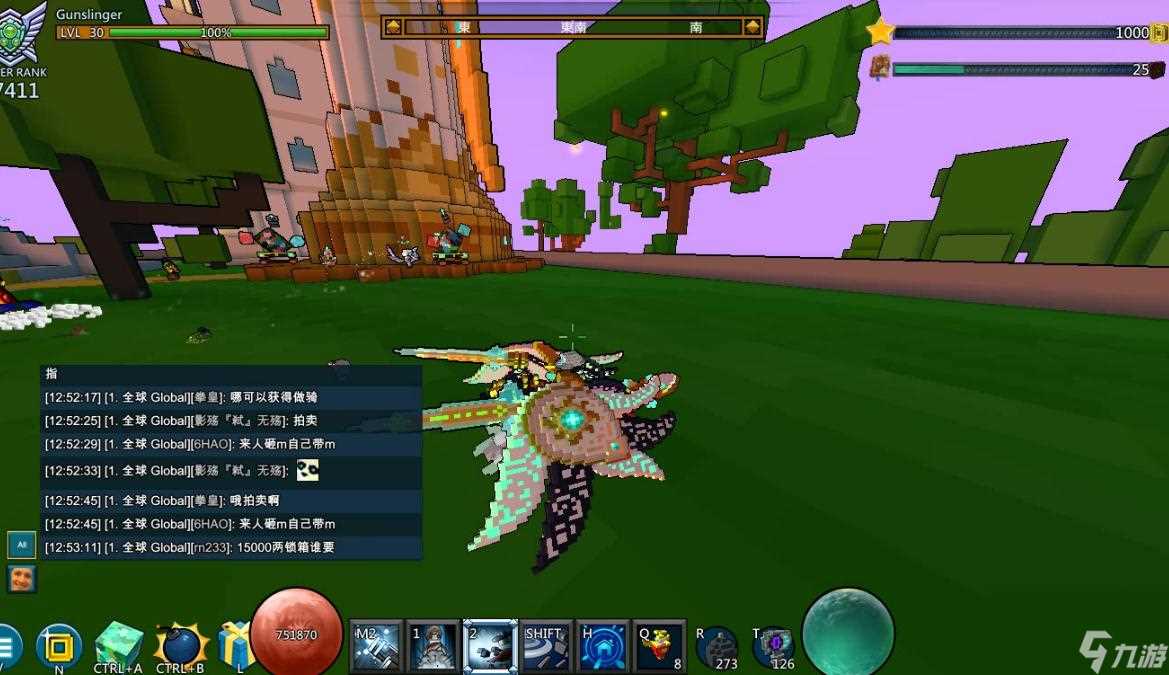Image resolution: width=1169 pixels, height=675 pixels.
Task: Activate the SHIFT dodge ability
Action: 547,646
